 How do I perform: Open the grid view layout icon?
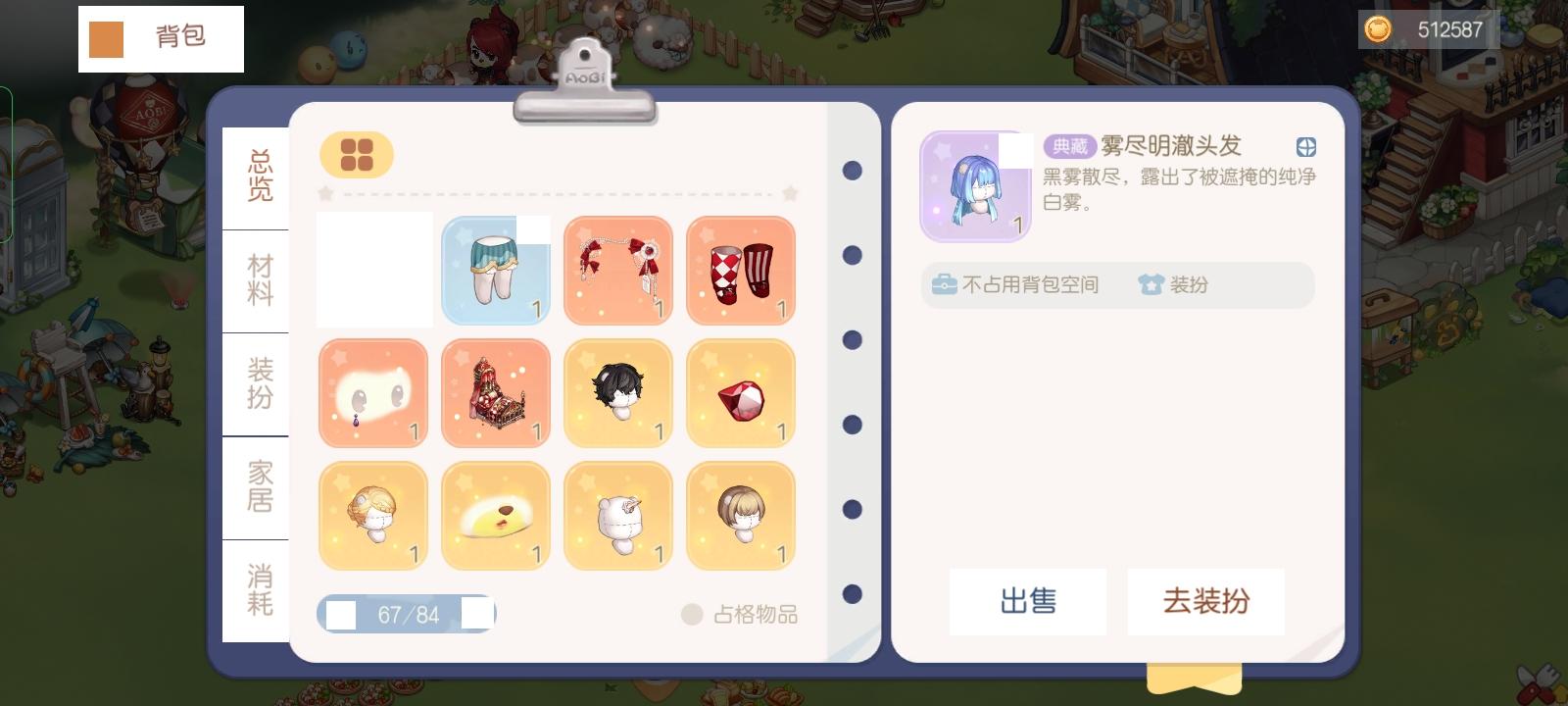click(357, 155)
